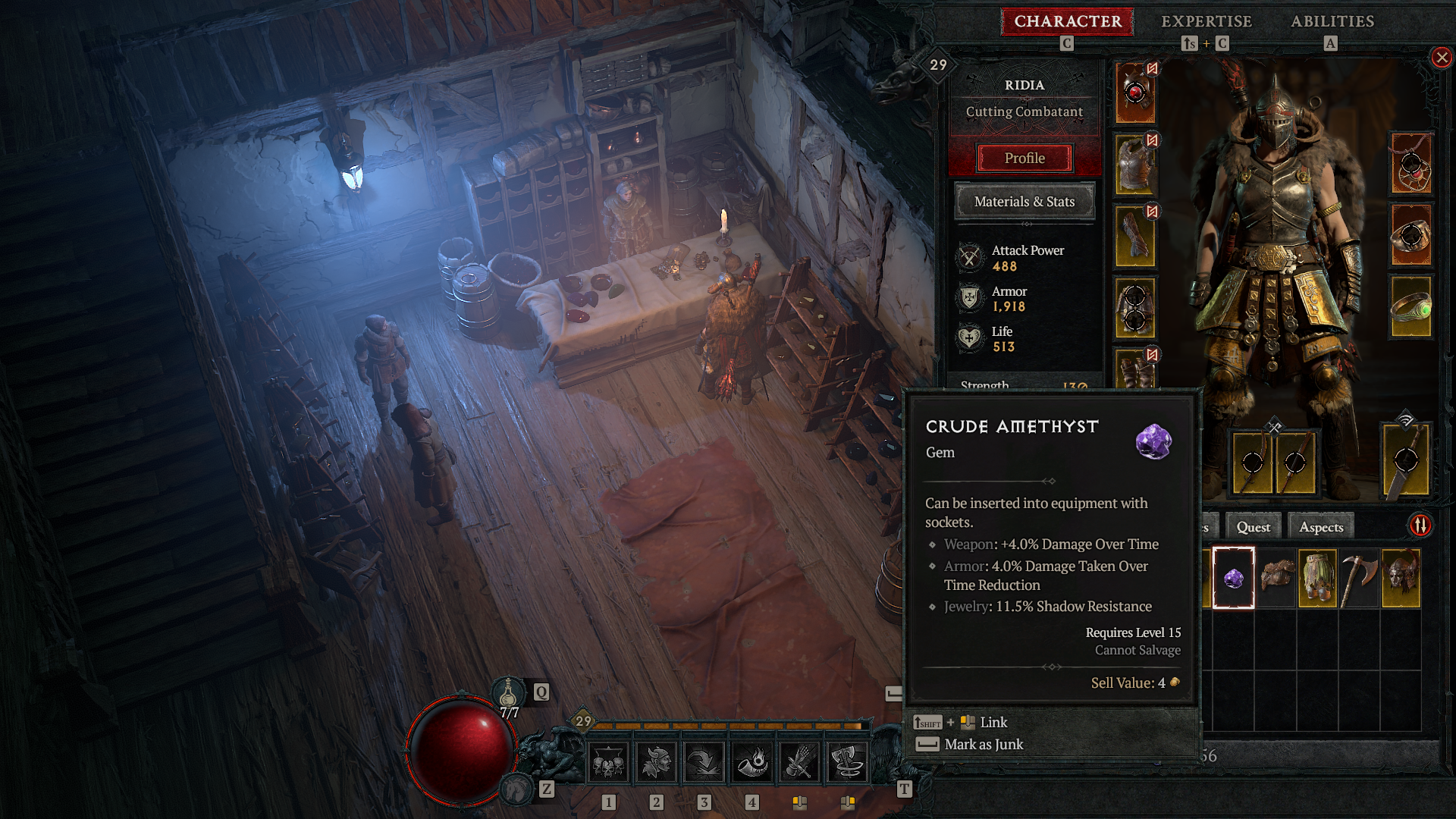
Task: Open the Abilities tab
Action: pyautogui.click(x=1332, y=21)
